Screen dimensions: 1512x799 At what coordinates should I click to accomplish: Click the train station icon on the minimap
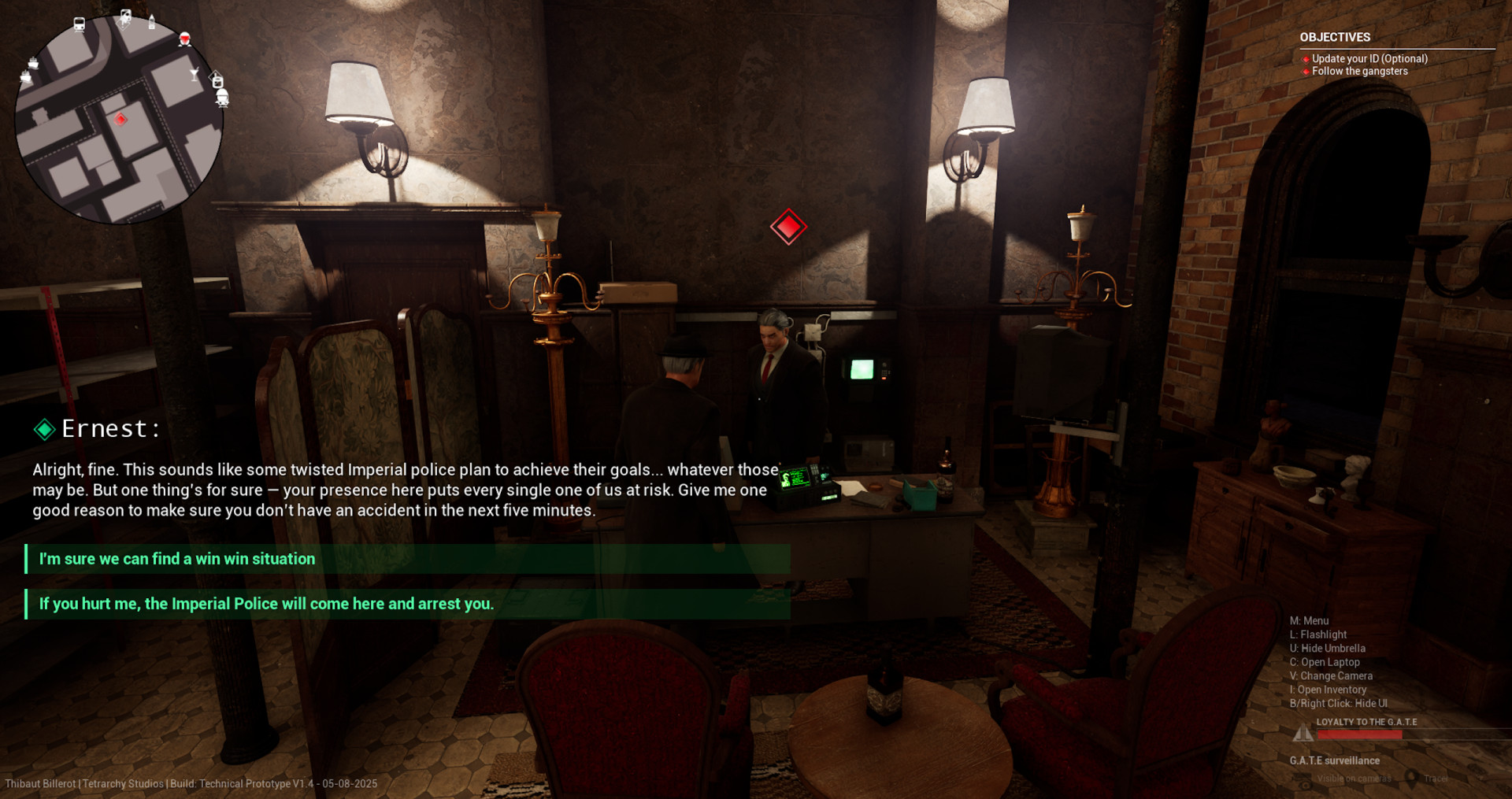(x=80, y=24)
